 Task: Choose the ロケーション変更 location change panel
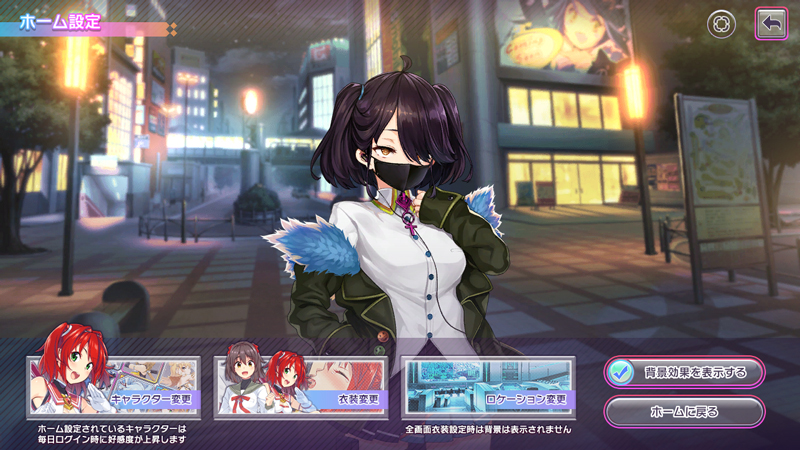pos(487,386)
